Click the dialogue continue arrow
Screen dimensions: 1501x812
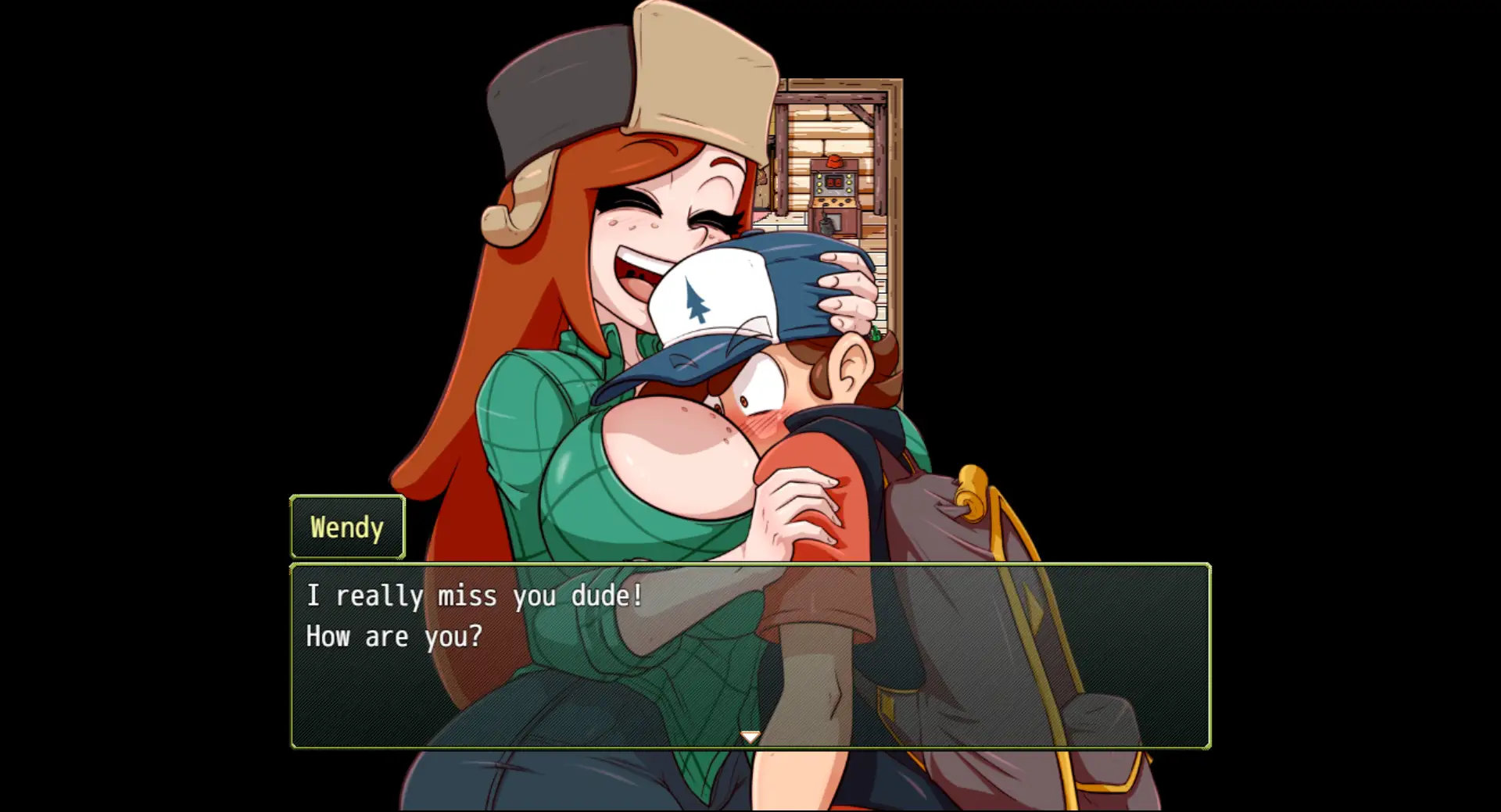750,737
